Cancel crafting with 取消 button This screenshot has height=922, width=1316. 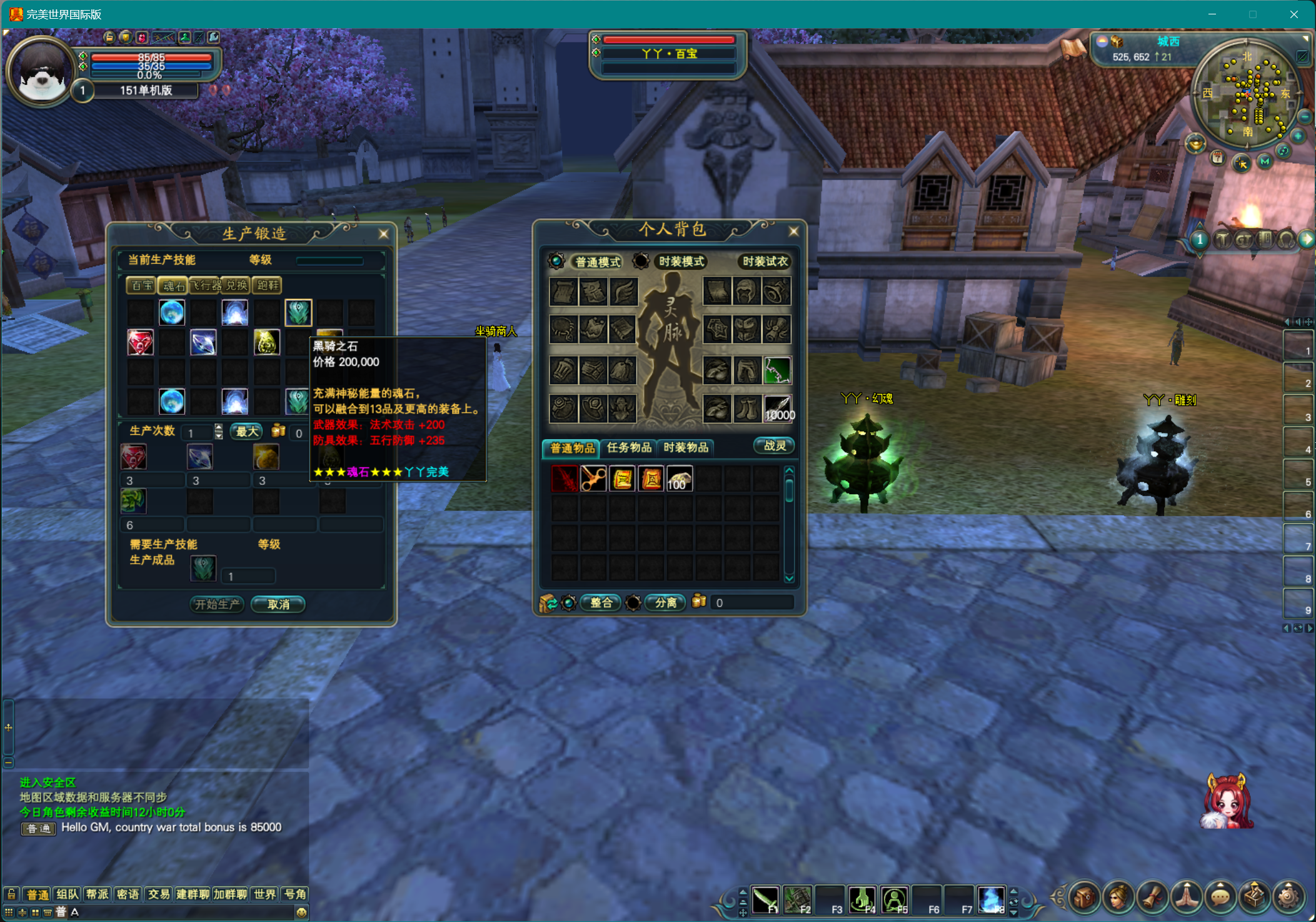(278, 604)
